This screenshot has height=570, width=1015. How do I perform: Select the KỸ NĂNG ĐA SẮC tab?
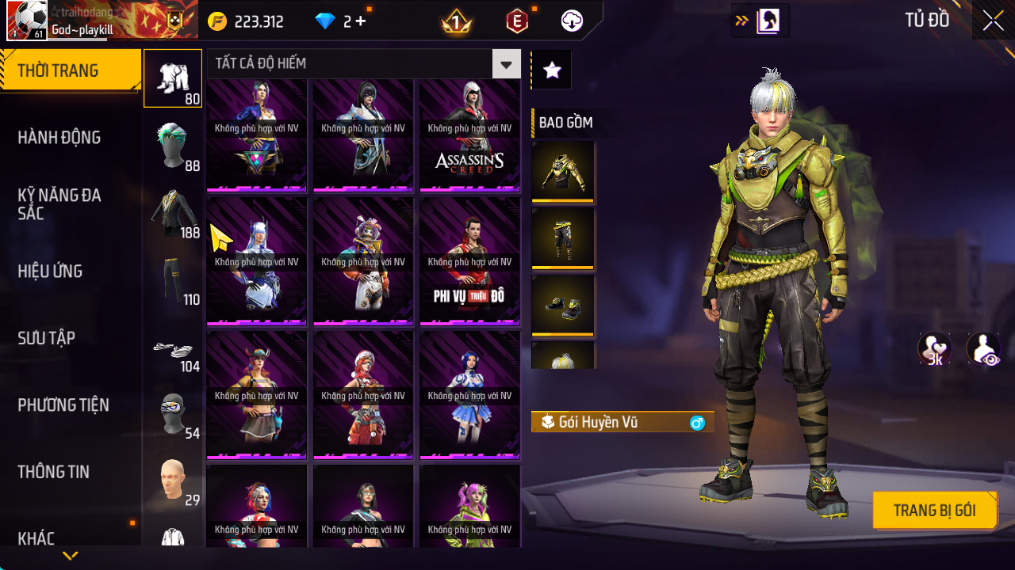(x=60, y=204)
